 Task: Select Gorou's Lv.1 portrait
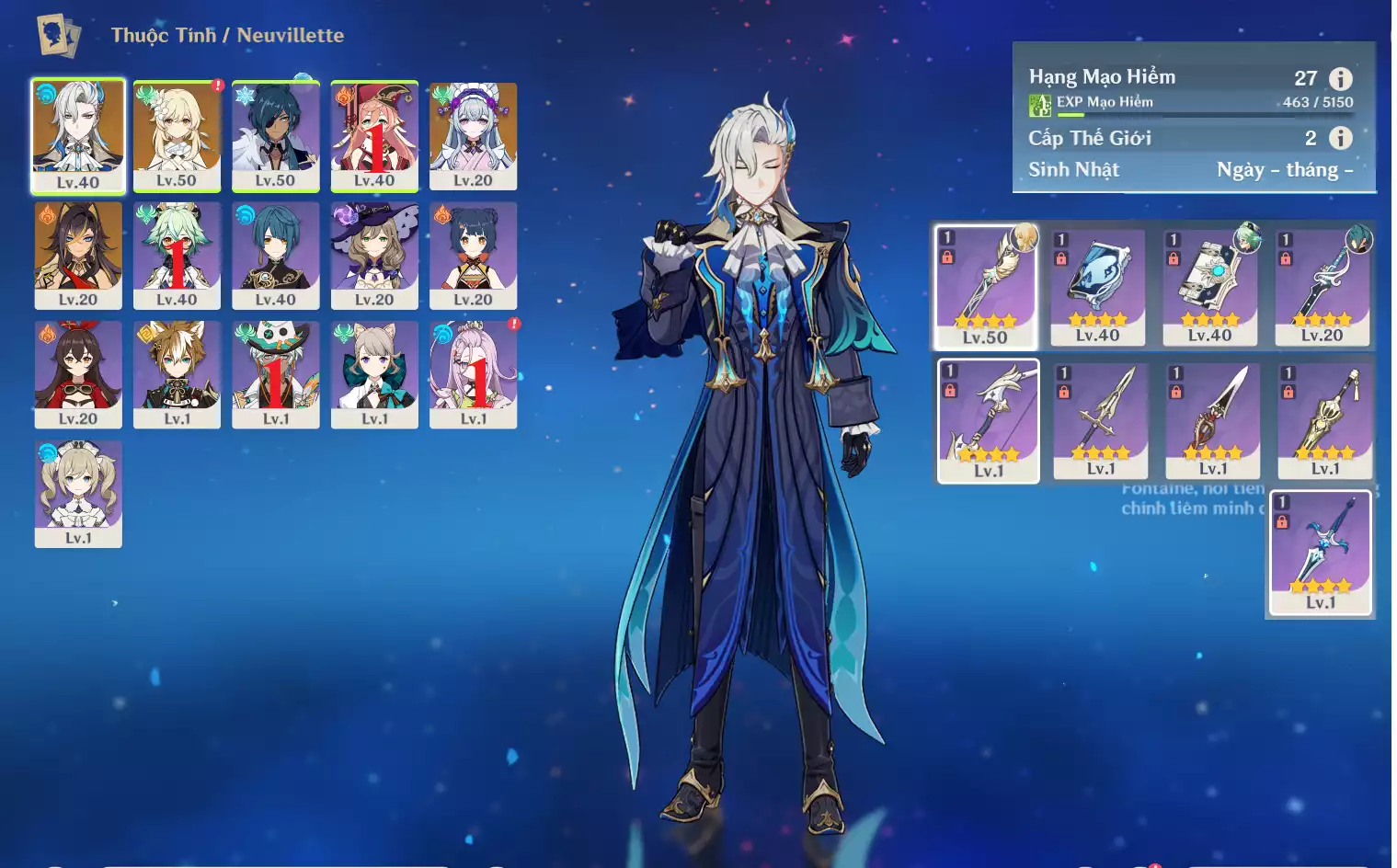tap(177, 373)
